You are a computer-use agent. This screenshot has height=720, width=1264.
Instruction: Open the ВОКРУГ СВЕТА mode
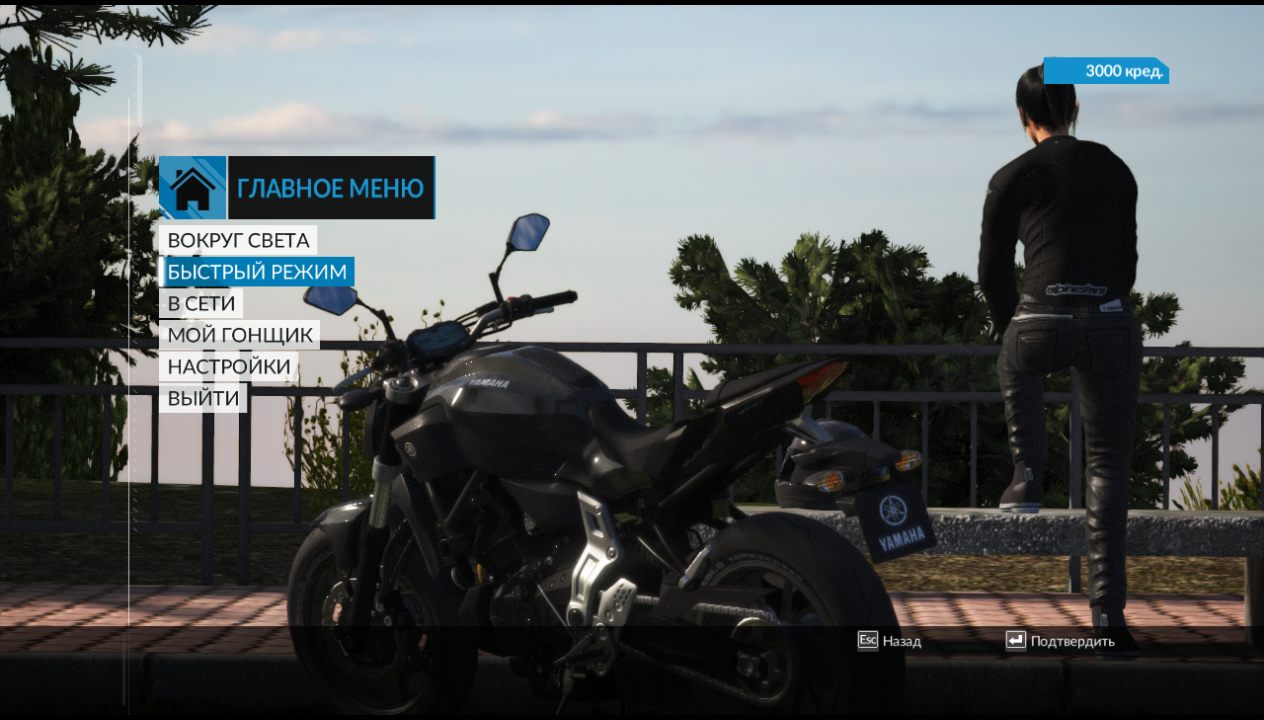237,240
